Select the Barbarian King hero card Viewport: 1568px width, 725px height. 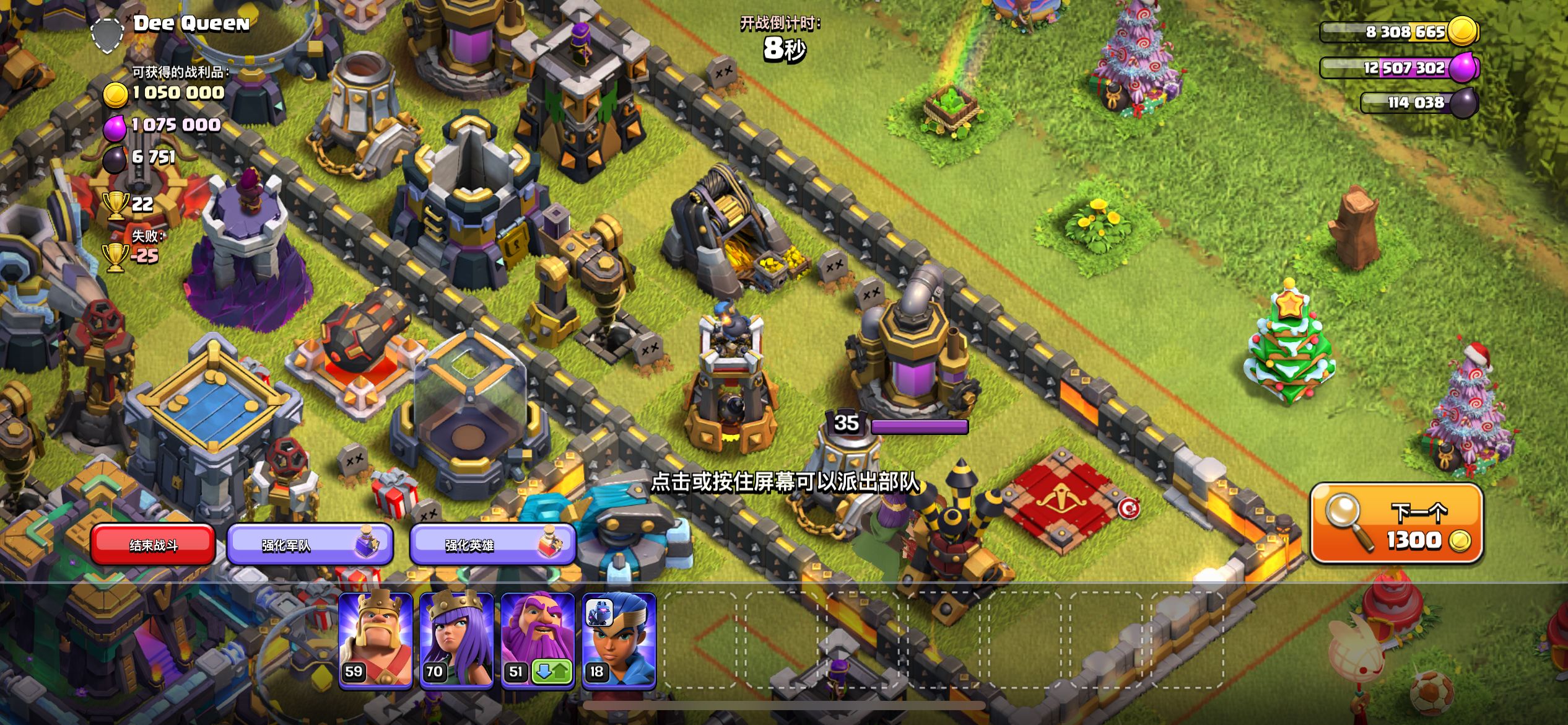375,638
